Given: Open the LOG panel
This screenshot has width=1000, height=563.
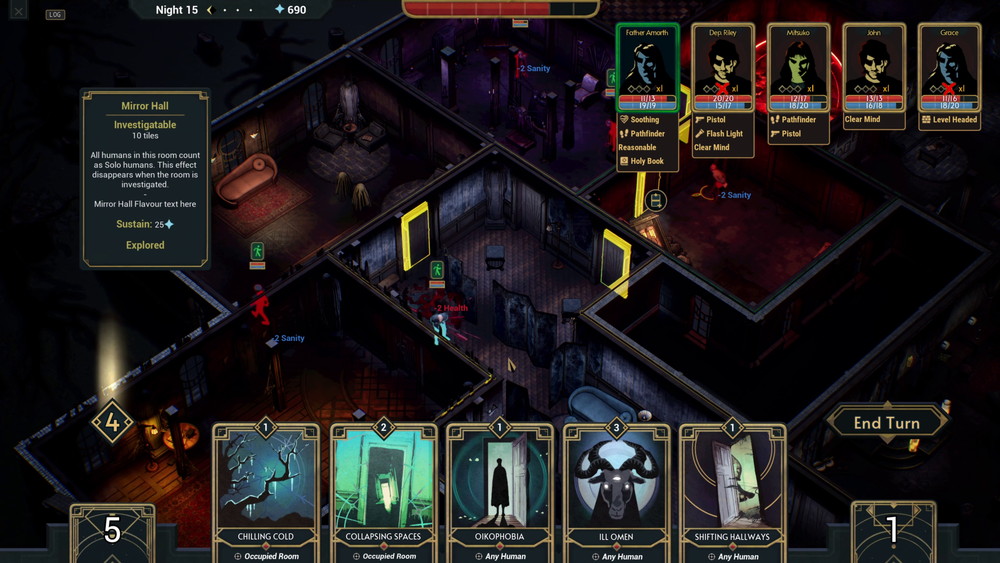Looking at the screenshot, I should [55, 14].
